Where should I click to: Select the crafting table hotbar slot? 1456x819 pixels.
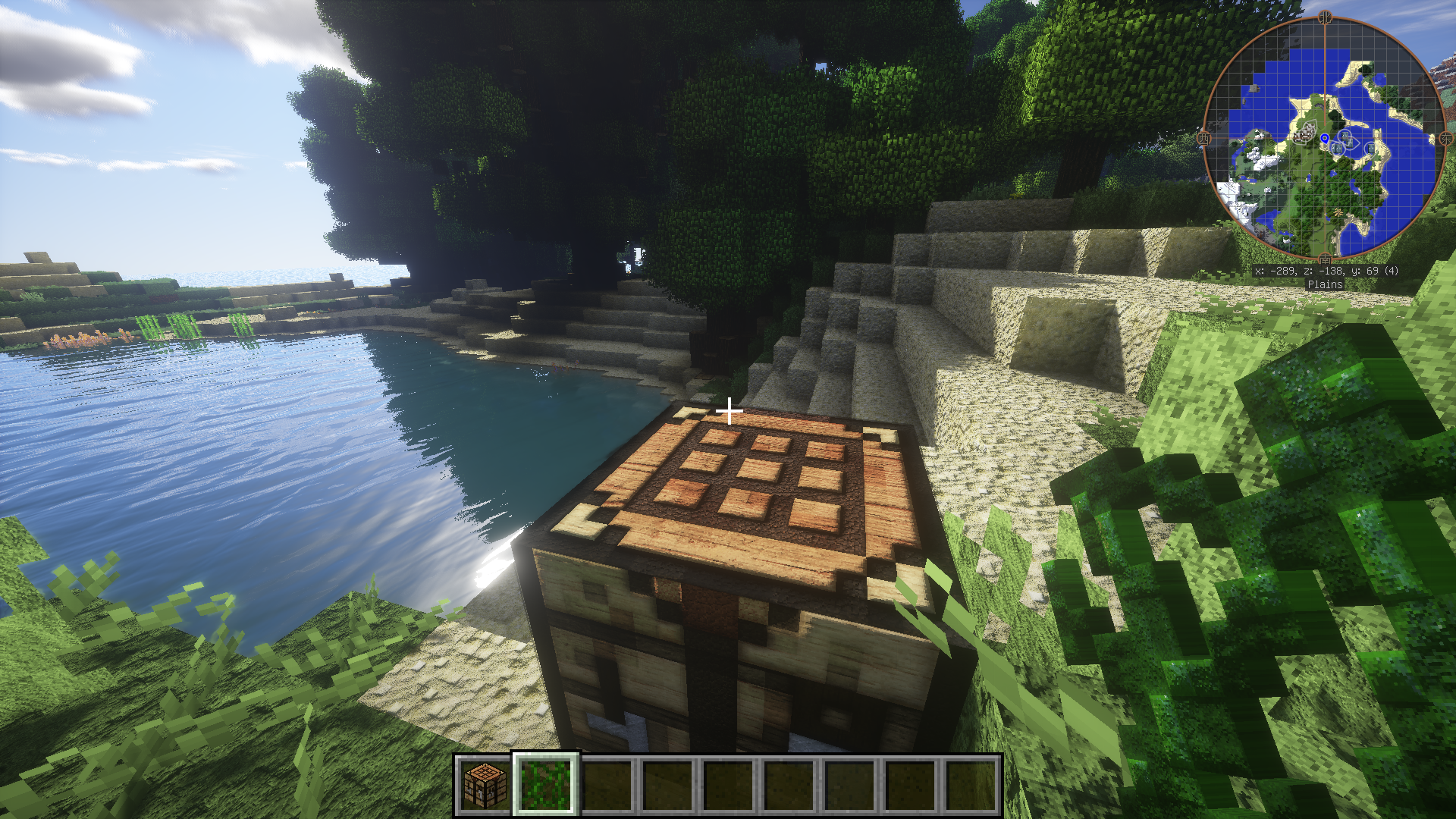[485, 785]
